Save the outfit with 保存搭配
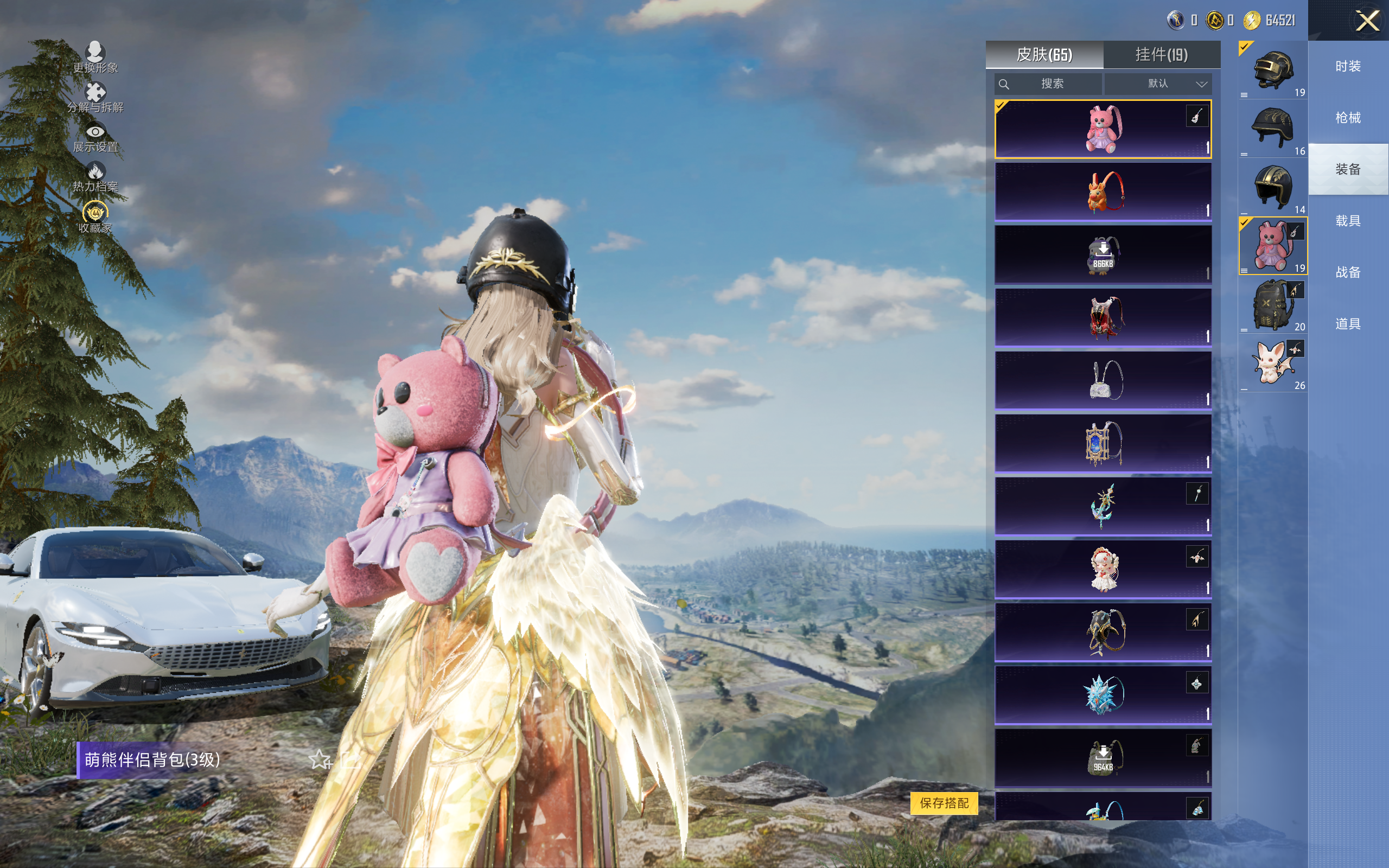The width and height of the screenshot is (1389, 868). [944, 802]
